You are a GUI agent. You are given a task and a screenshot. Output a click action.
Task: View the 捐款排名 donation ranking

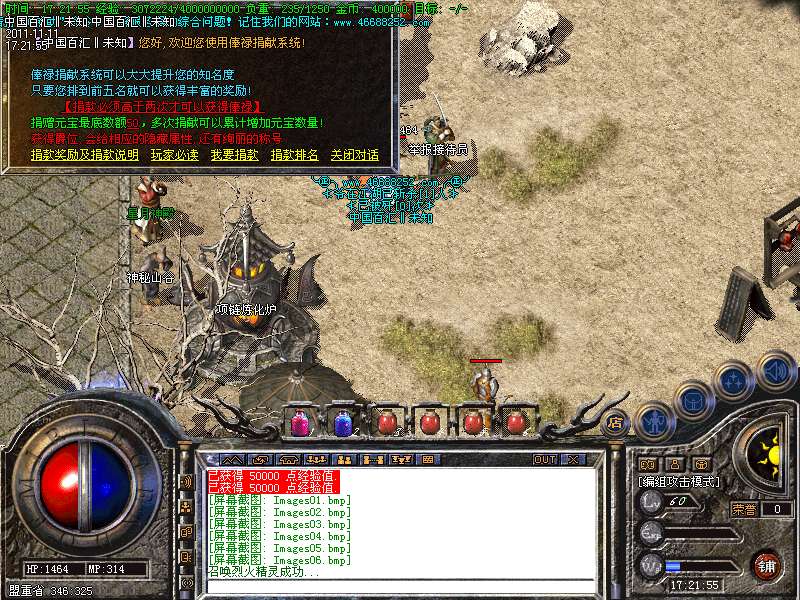(294, 155)
